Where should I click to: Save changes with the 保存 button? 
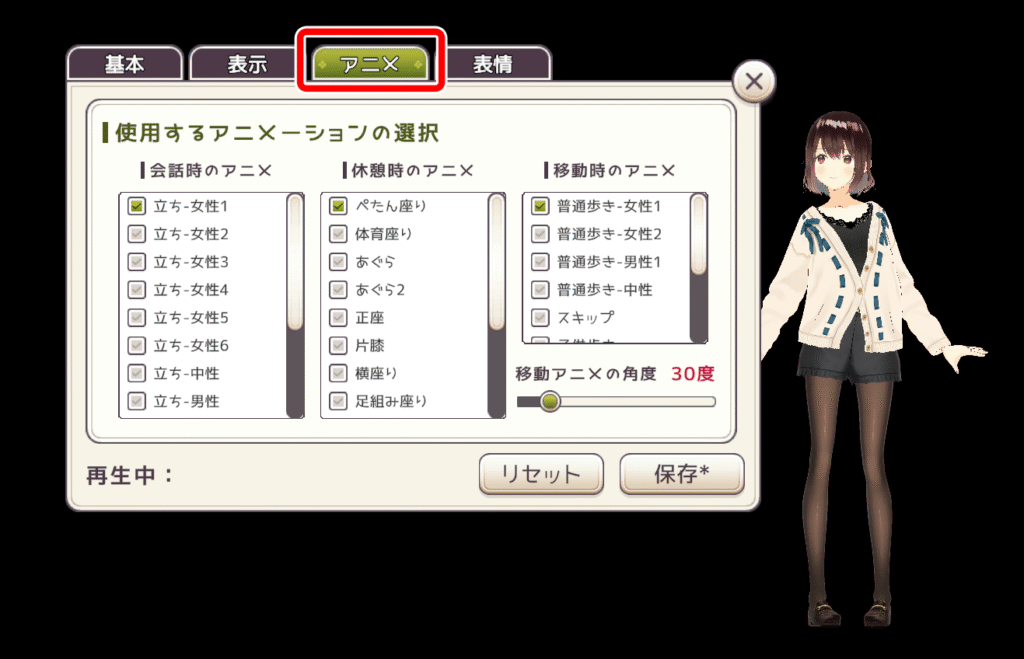[682, 474]
